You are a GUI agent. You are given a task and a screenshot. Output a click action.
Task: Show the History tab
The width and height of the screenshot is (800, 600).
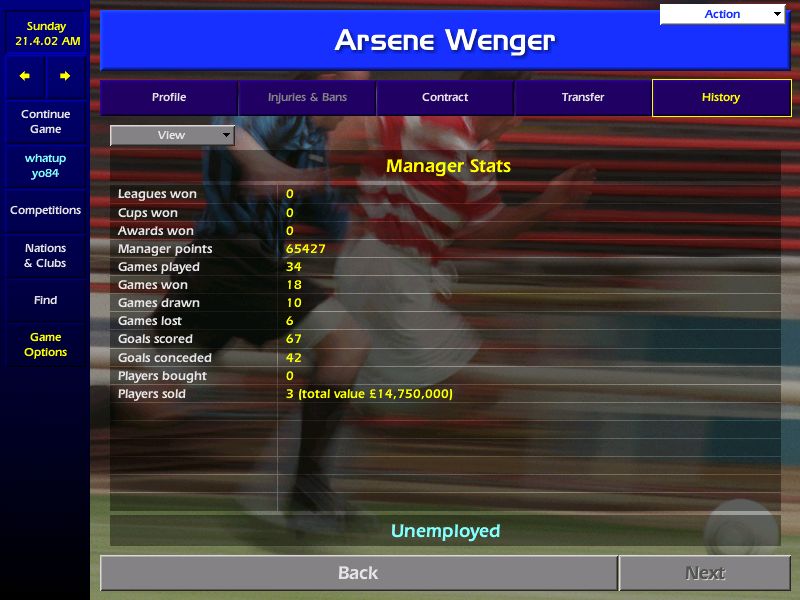720,98
